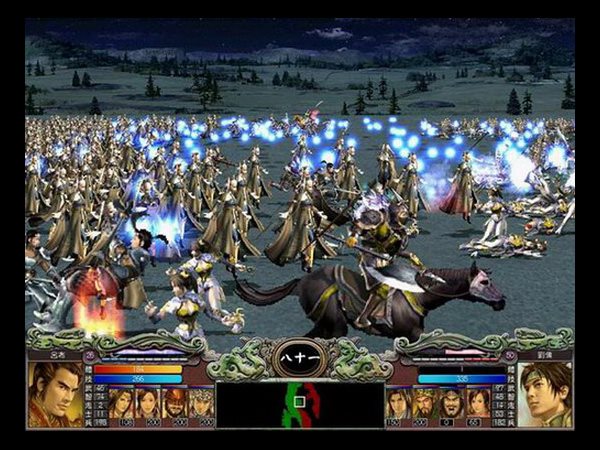The height and width of the screenshot is (450, 600).
Task: Select the green-hatted bearded officer portrait
Action: pos(424,402)
